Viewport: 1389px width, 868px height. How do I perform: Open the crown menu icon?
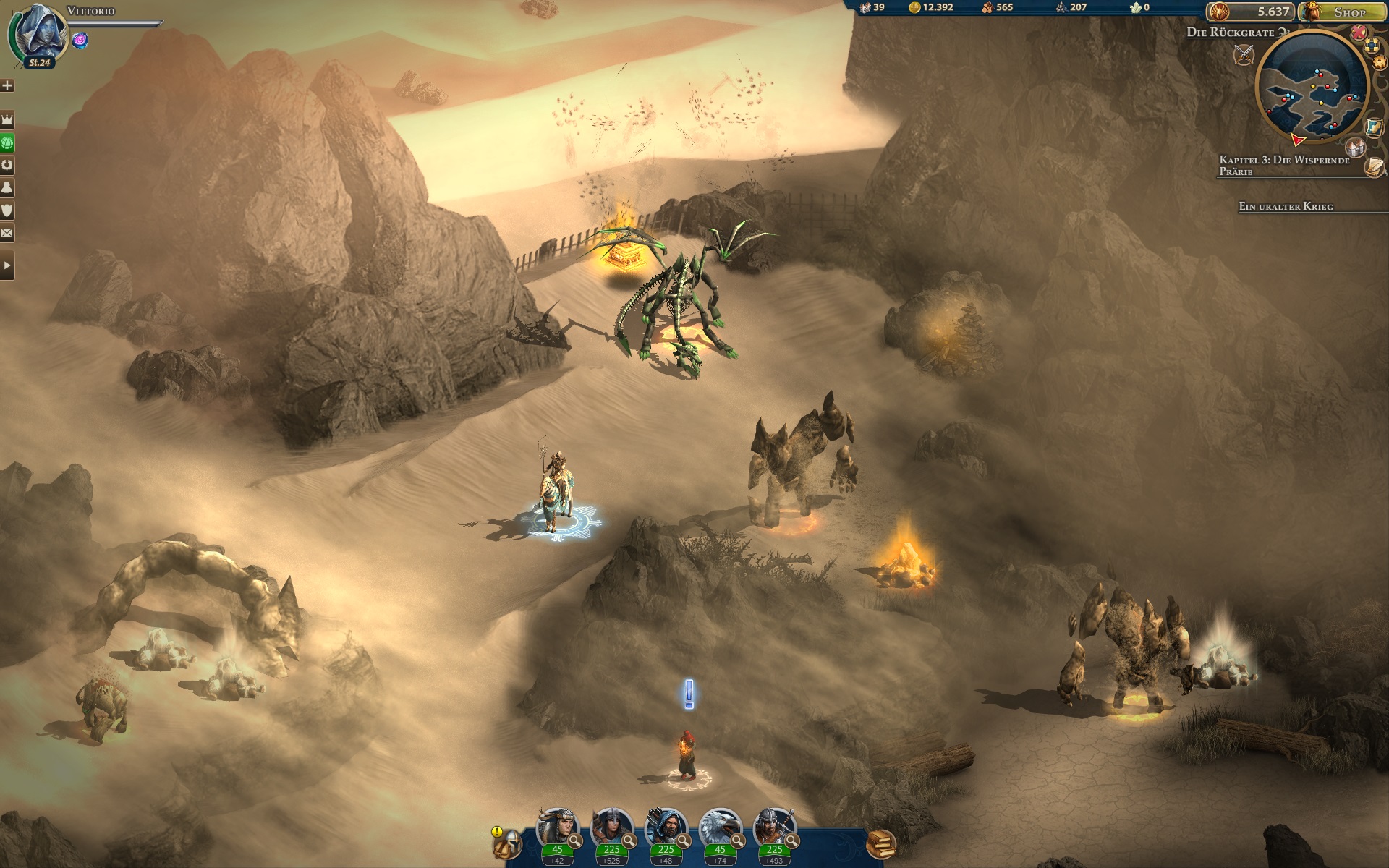coord(7,119)
